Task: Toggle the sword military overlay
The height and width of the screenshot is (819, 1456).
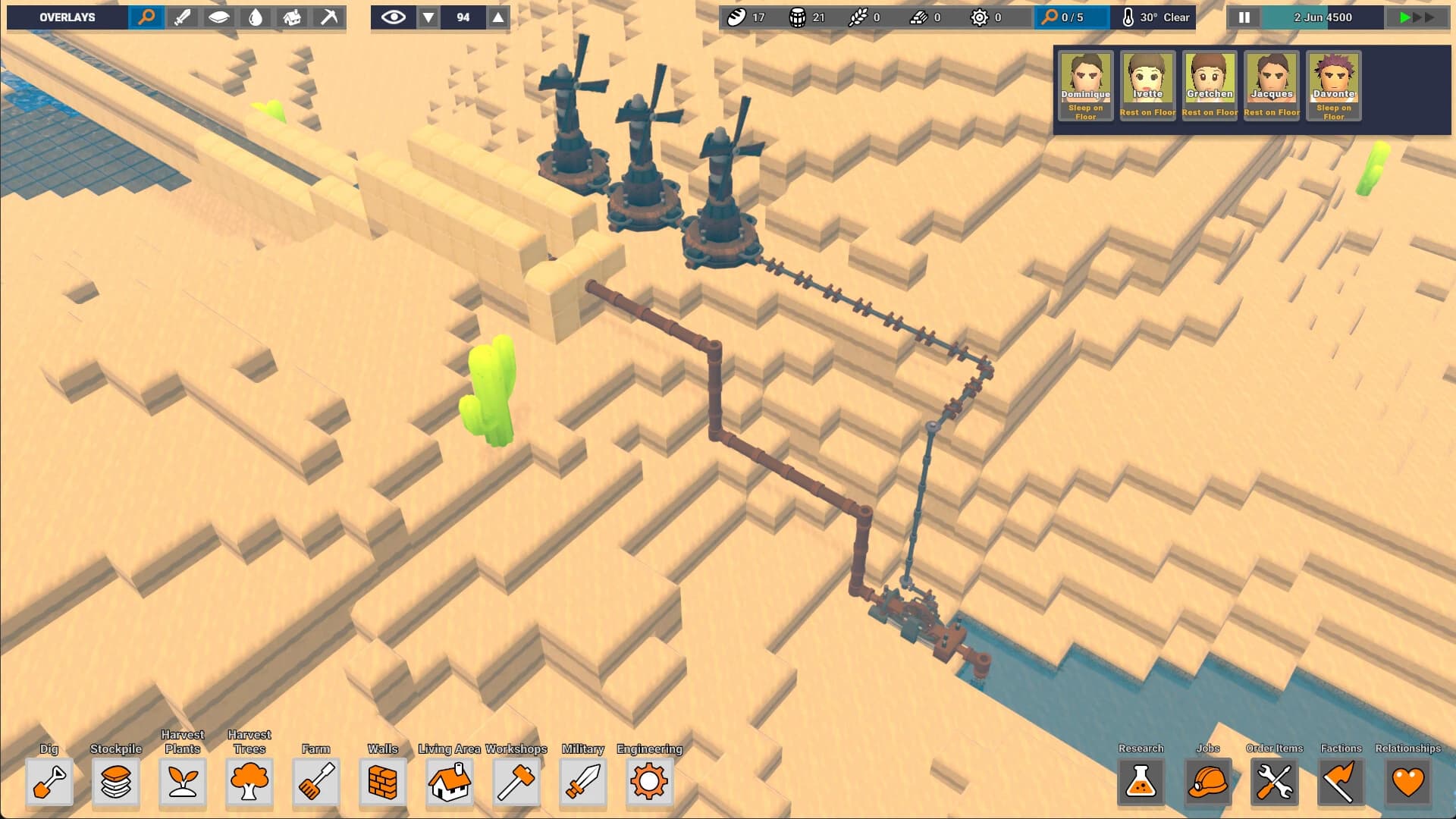Action: click(183, 16)
